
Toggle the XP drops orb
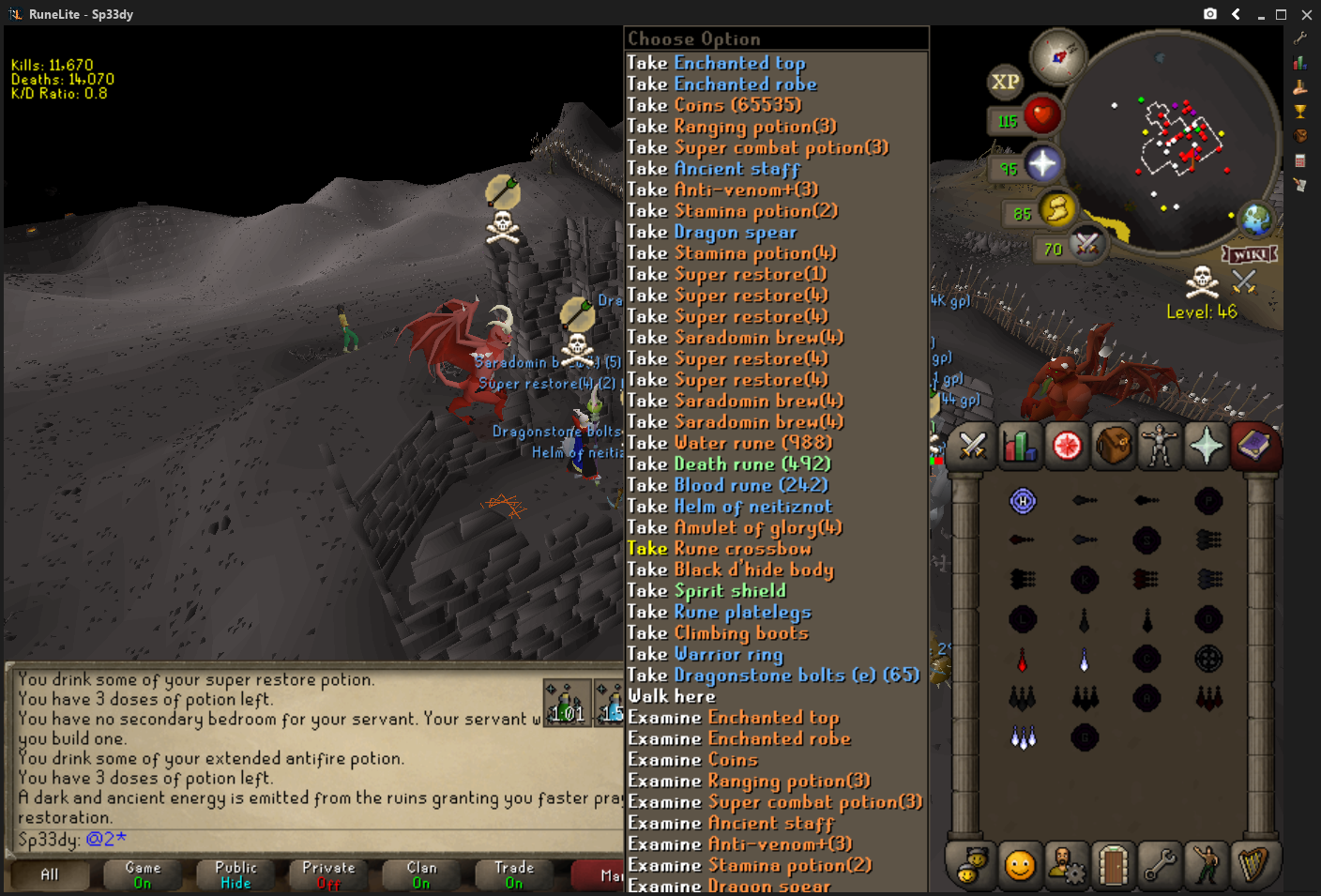point(1005,82)
